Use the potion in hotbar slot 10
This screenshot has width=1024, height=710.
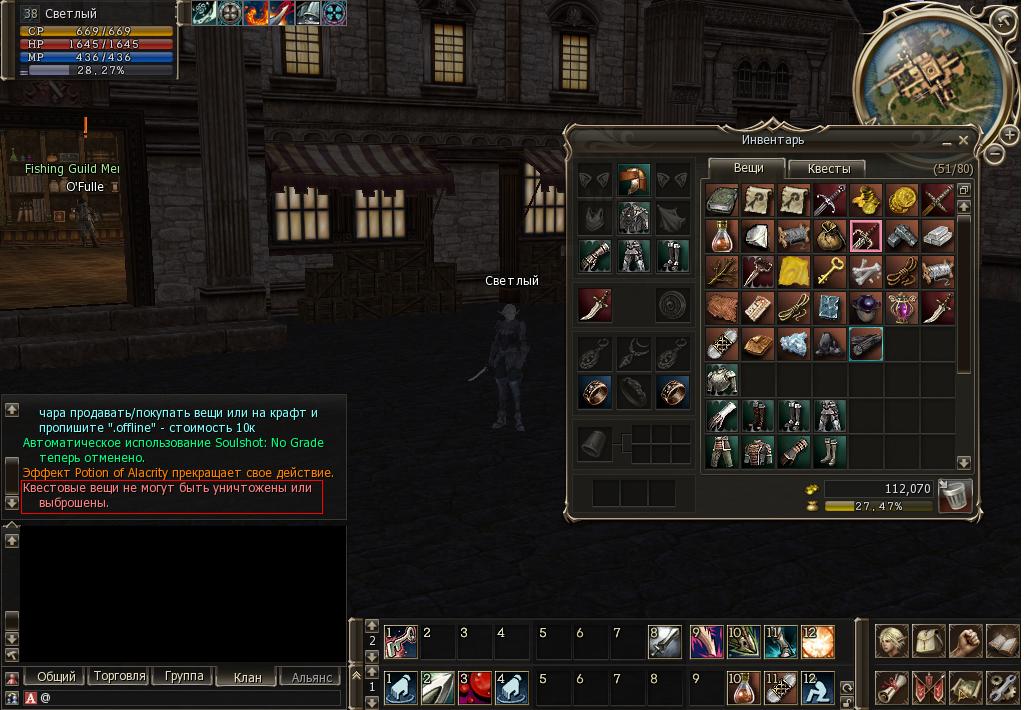[743, 688]
